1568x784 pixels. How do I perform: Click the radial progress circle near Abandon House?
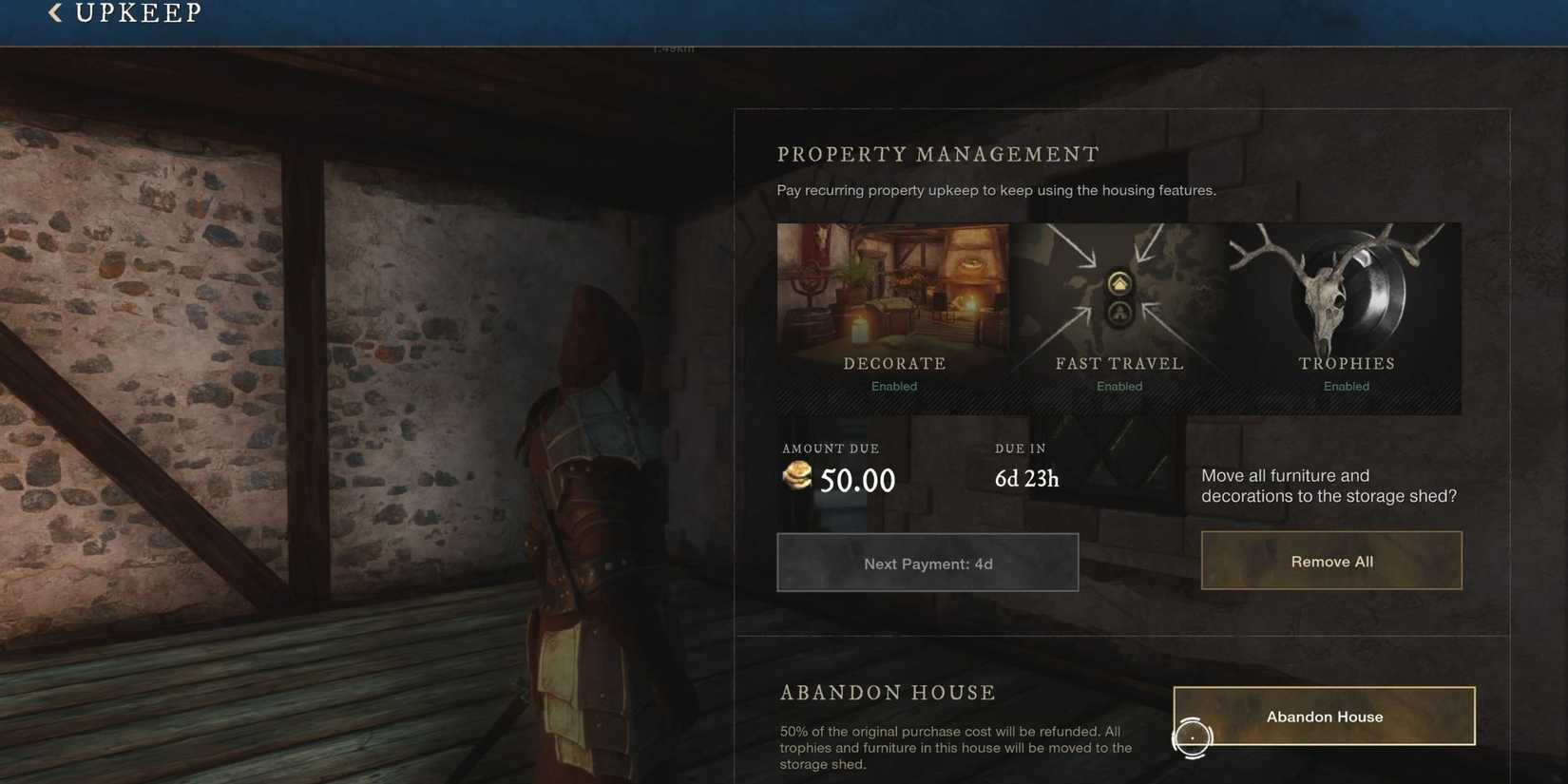pos(1193,737)
